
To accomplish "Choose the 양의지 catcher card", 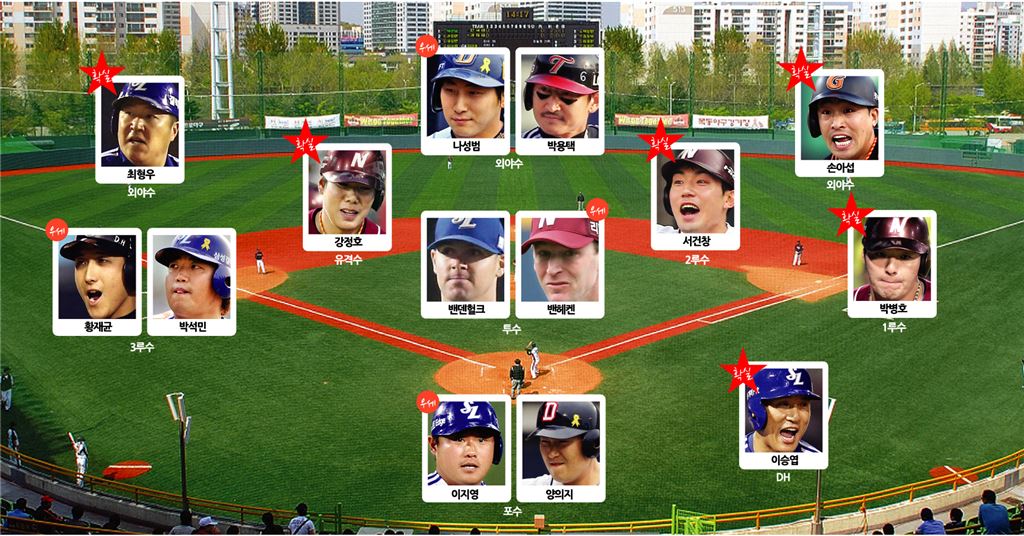I will [x=560, y=448].
